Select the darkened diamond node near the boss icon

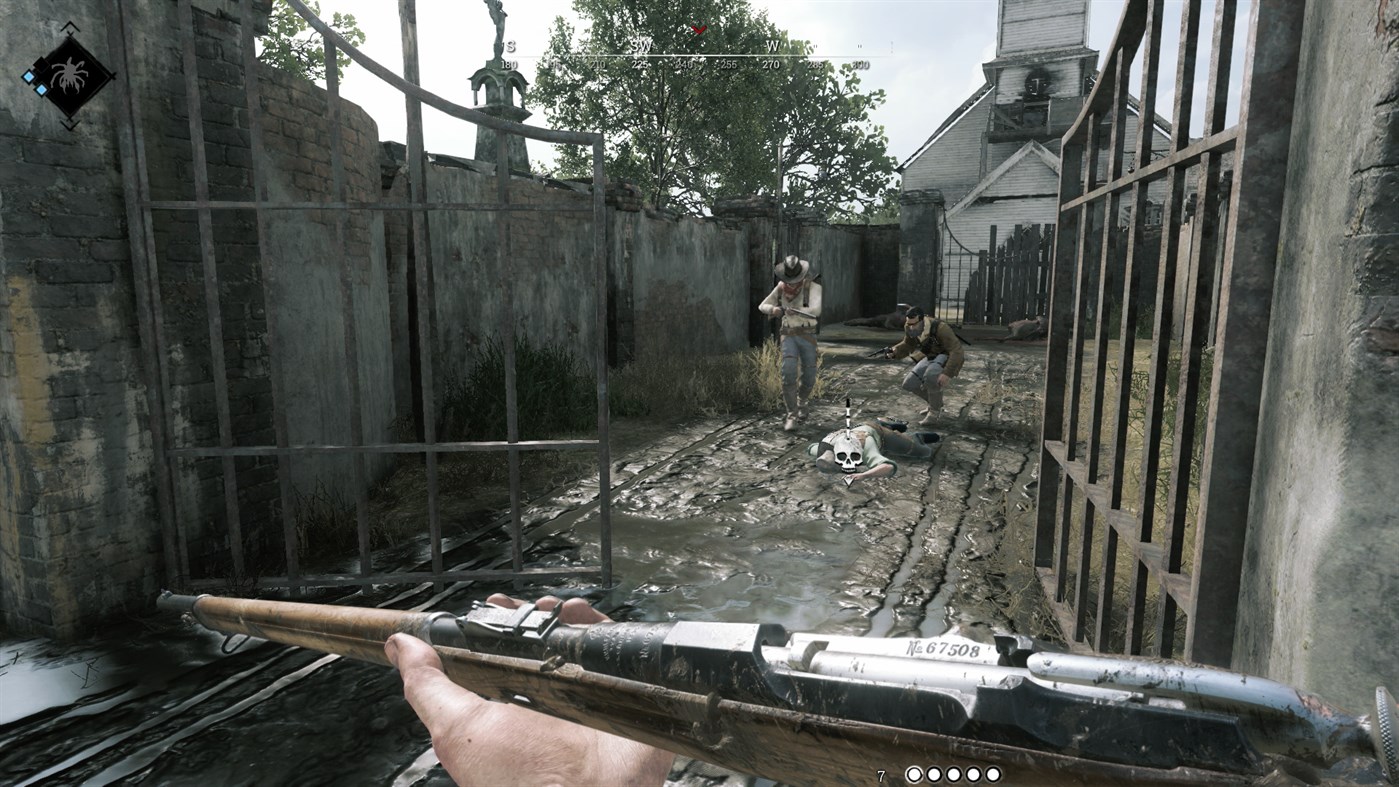(x=41, y=65)
